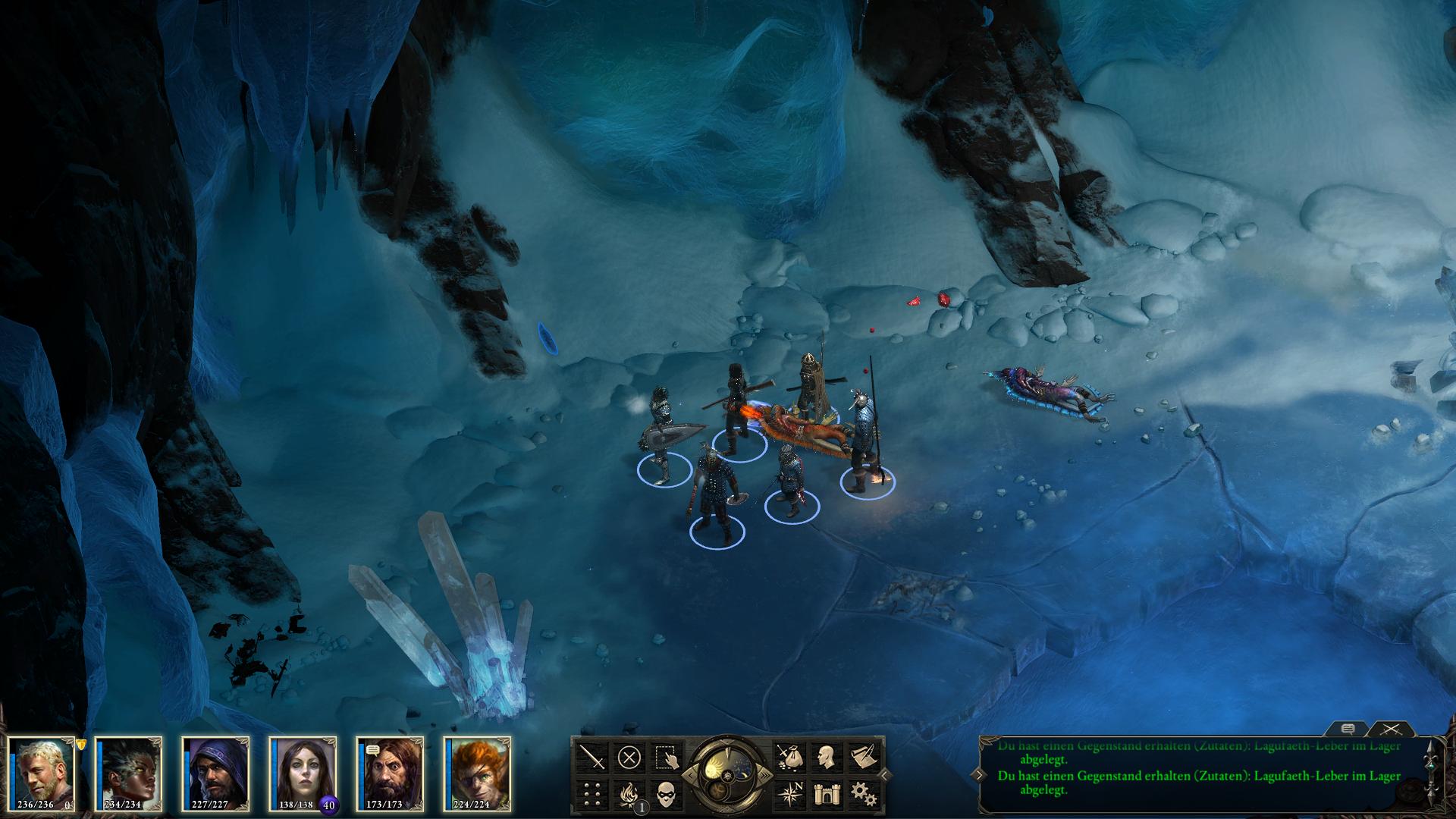Toggle stealth mode with the masked face
Viewport: 1456px width, 819px height.
coord(665,793)
